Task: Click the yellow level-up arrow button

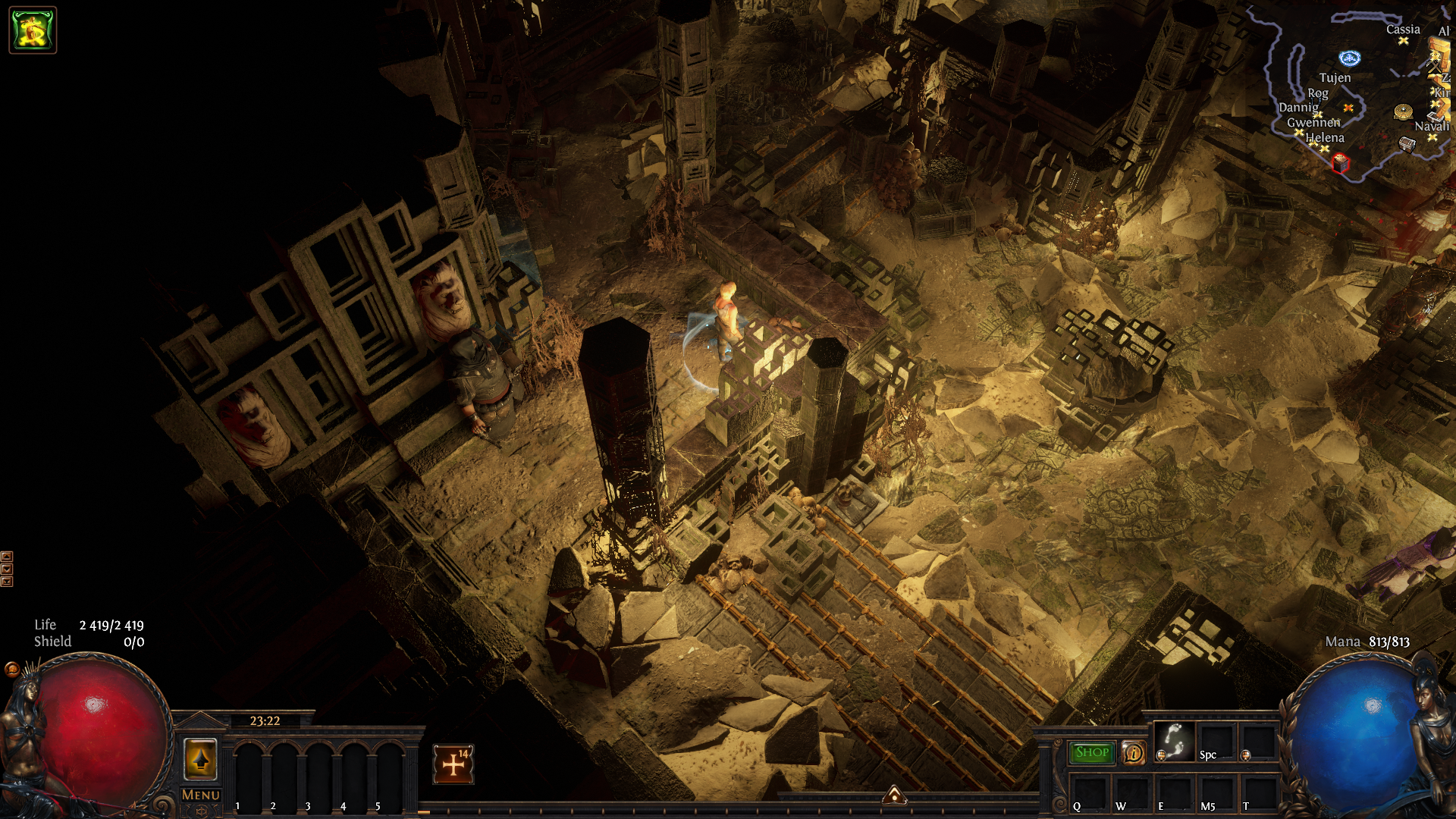Action: pyautogui.click(x=201, y=759)
